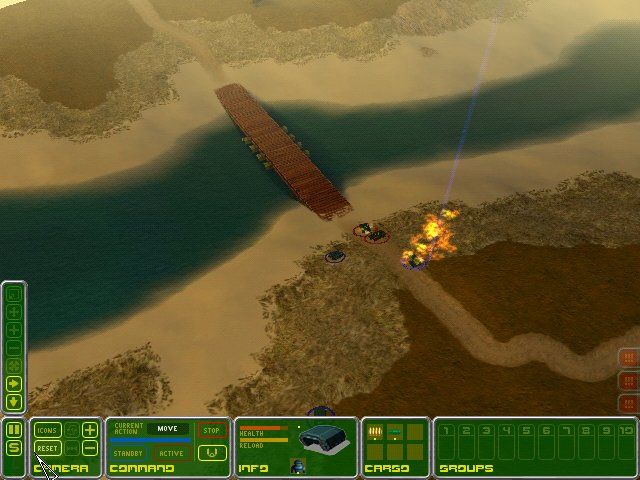
Task: Zoom the camera in with plus
Action: coord(90,430)
